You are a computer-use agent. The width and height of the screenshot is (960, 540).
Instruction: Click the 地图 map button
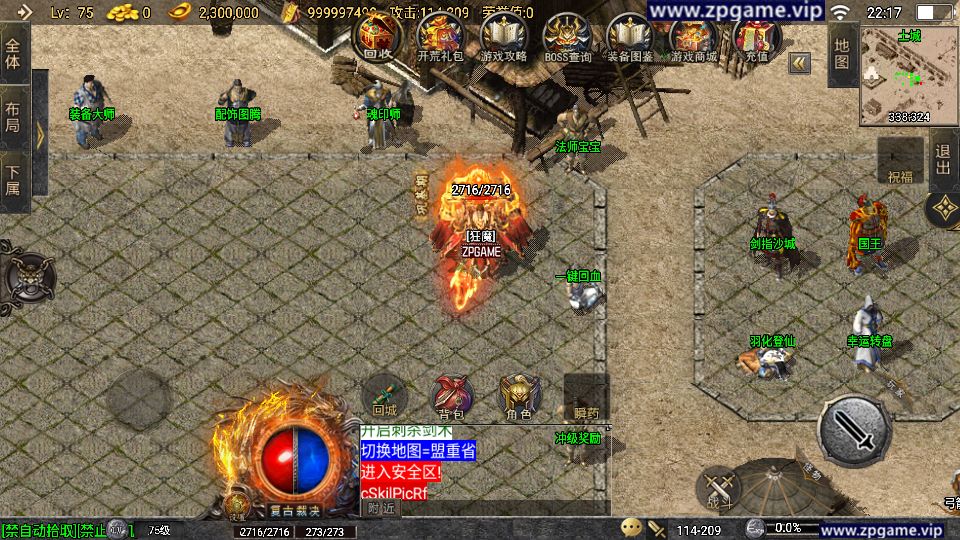(842, 56)
